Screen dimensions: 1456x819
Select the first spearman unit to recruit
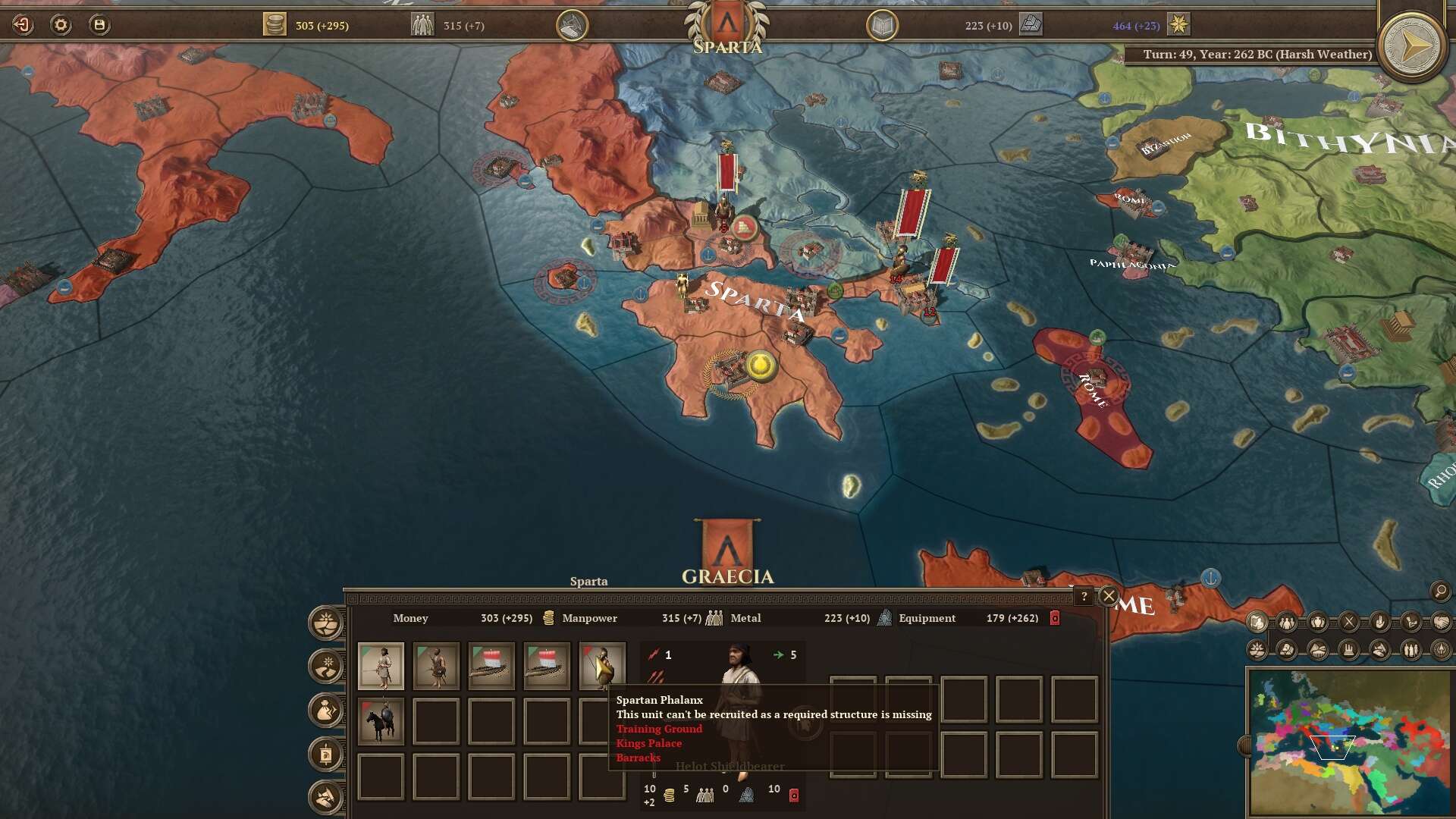[381, 666]
